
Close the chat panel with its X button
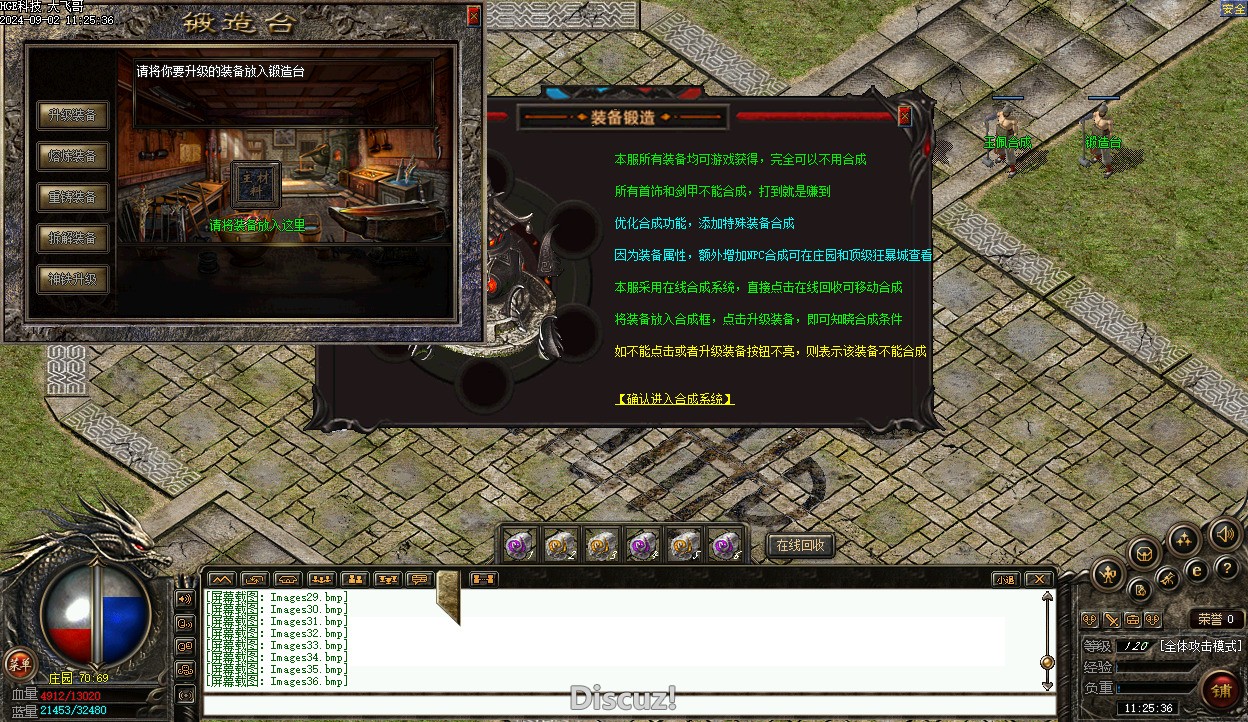click(x=1039, y=579)
